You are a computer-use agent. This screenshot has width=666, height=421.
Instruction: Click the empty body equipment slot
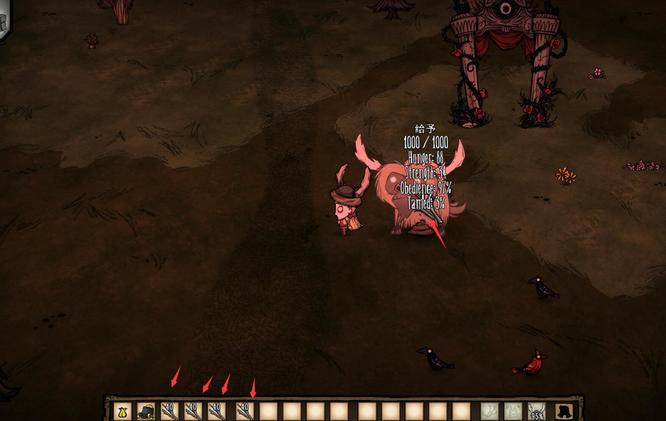tap(512, 411)
